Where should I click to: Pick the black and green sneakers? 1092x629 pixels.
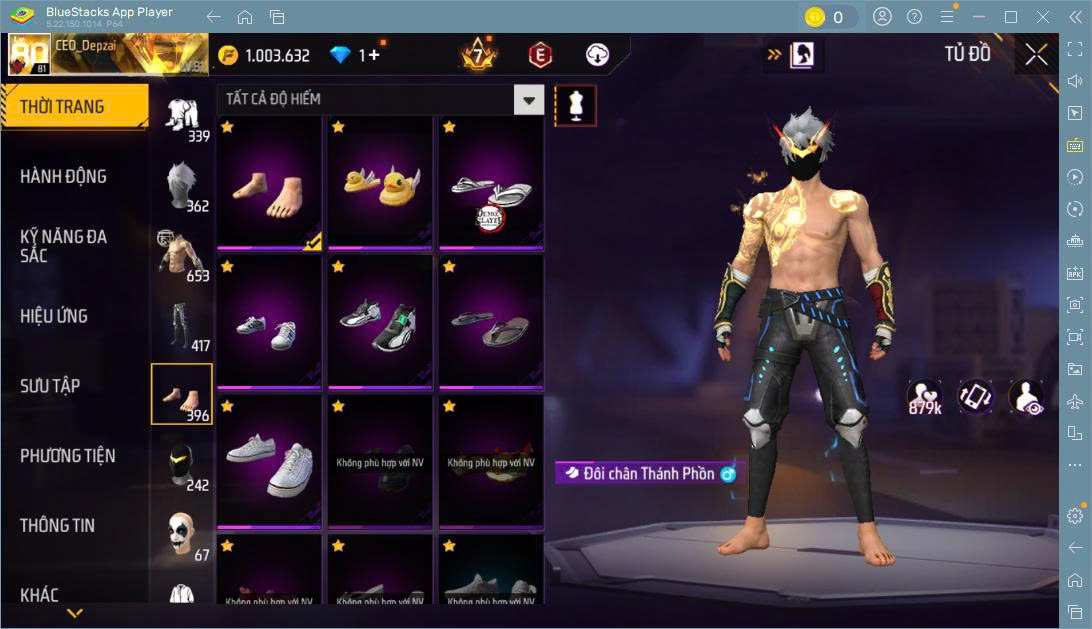pyautogui.click(x=380, y=322)
